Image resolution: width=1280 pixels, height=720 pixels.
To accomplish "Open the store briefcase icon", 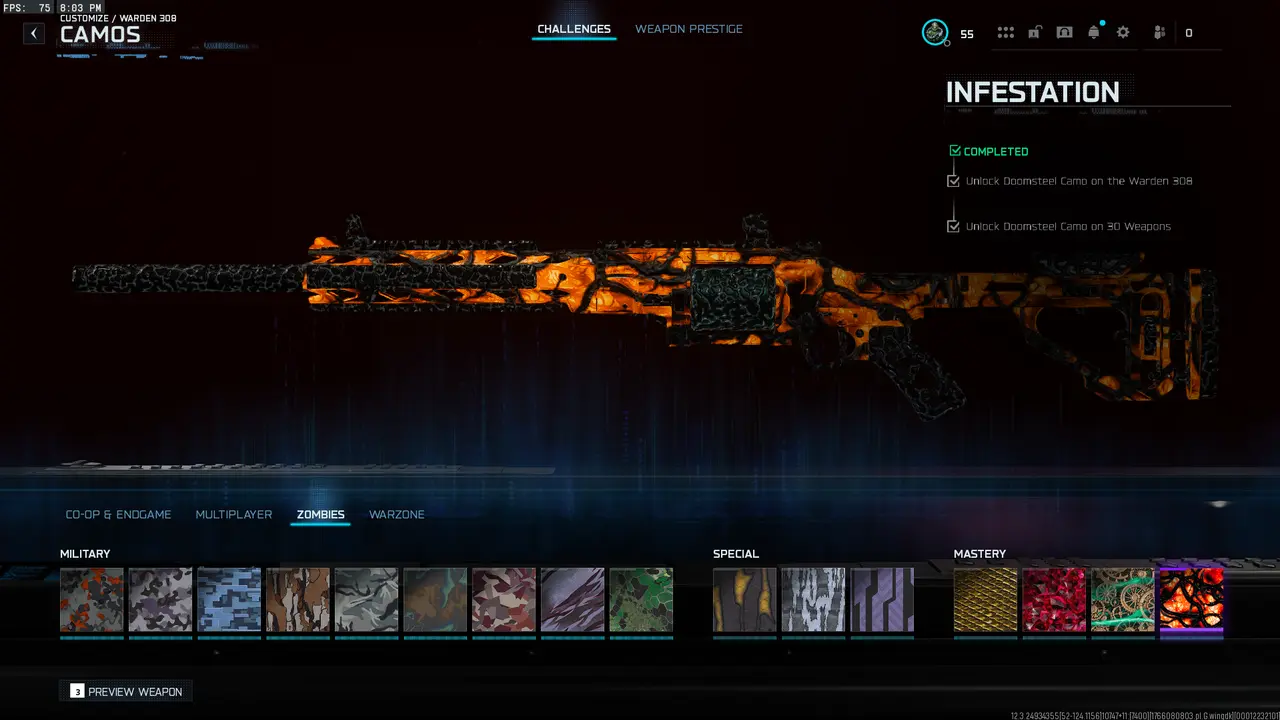I will click(1064, 31).
